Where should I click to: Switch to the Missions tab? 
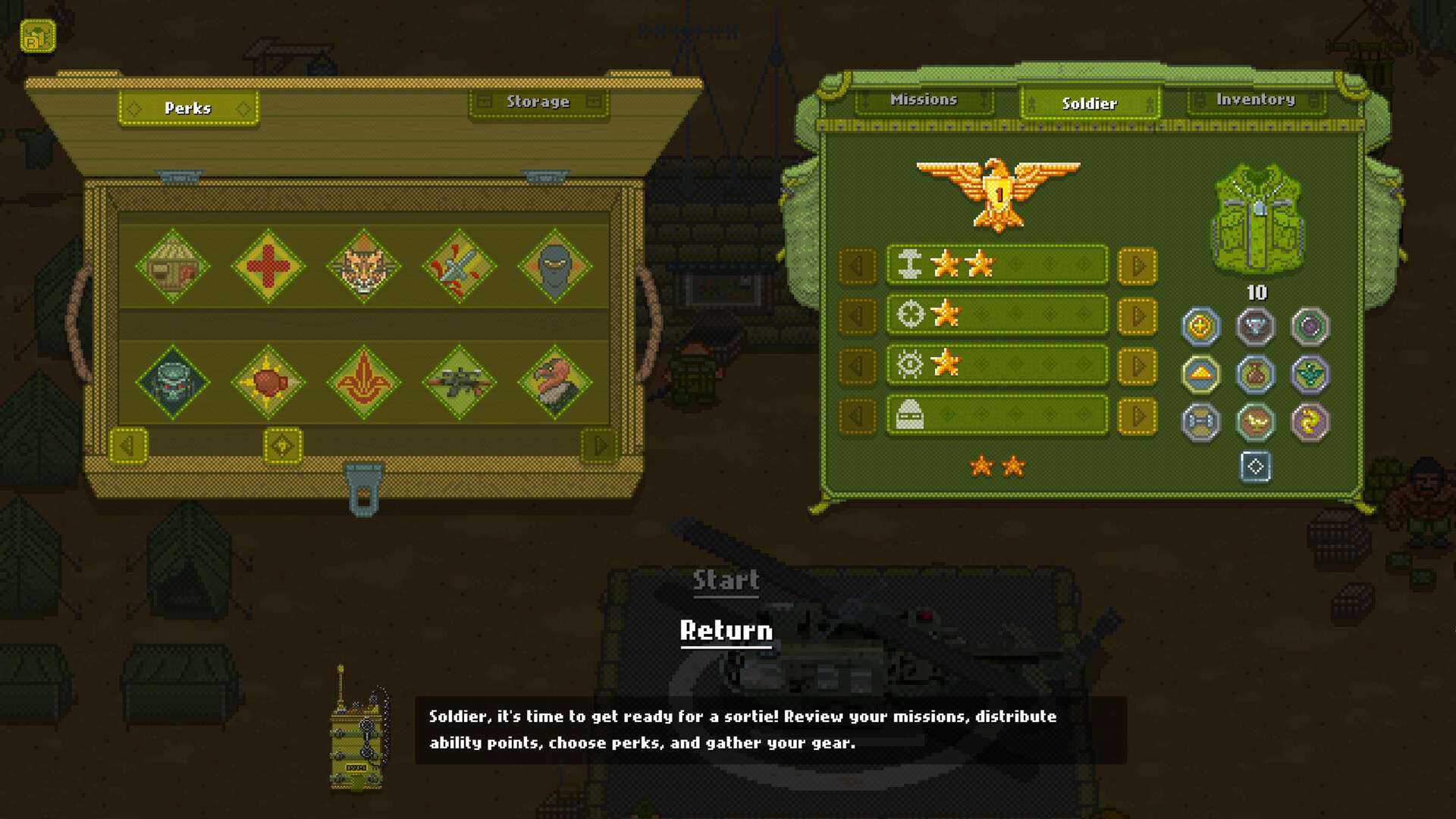click(923, 100)
